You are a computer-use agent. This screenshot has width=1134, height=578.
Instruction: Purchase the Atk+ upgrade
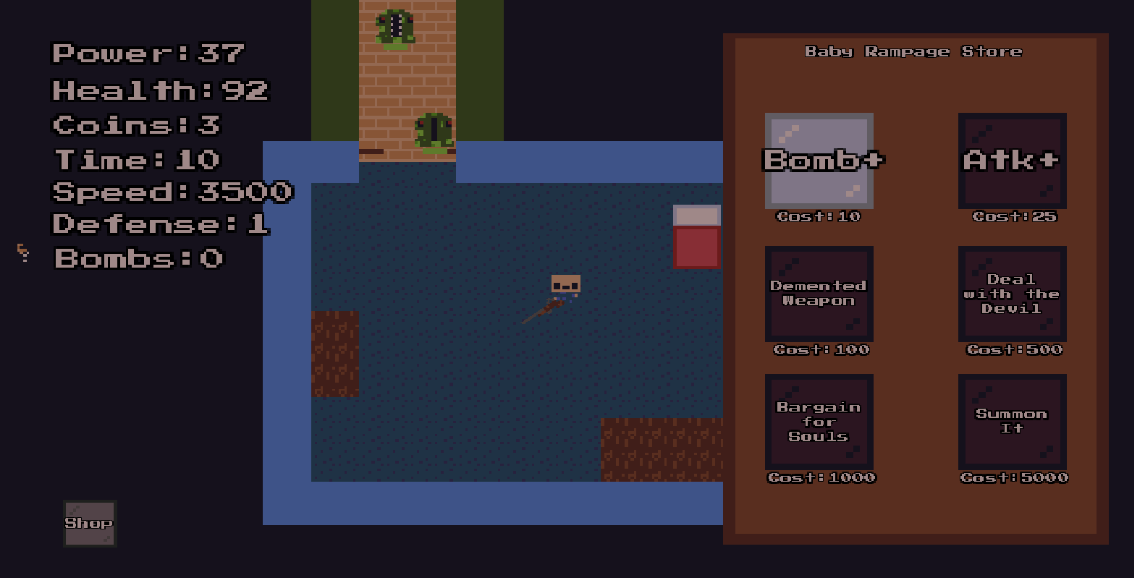[1012, 160]
